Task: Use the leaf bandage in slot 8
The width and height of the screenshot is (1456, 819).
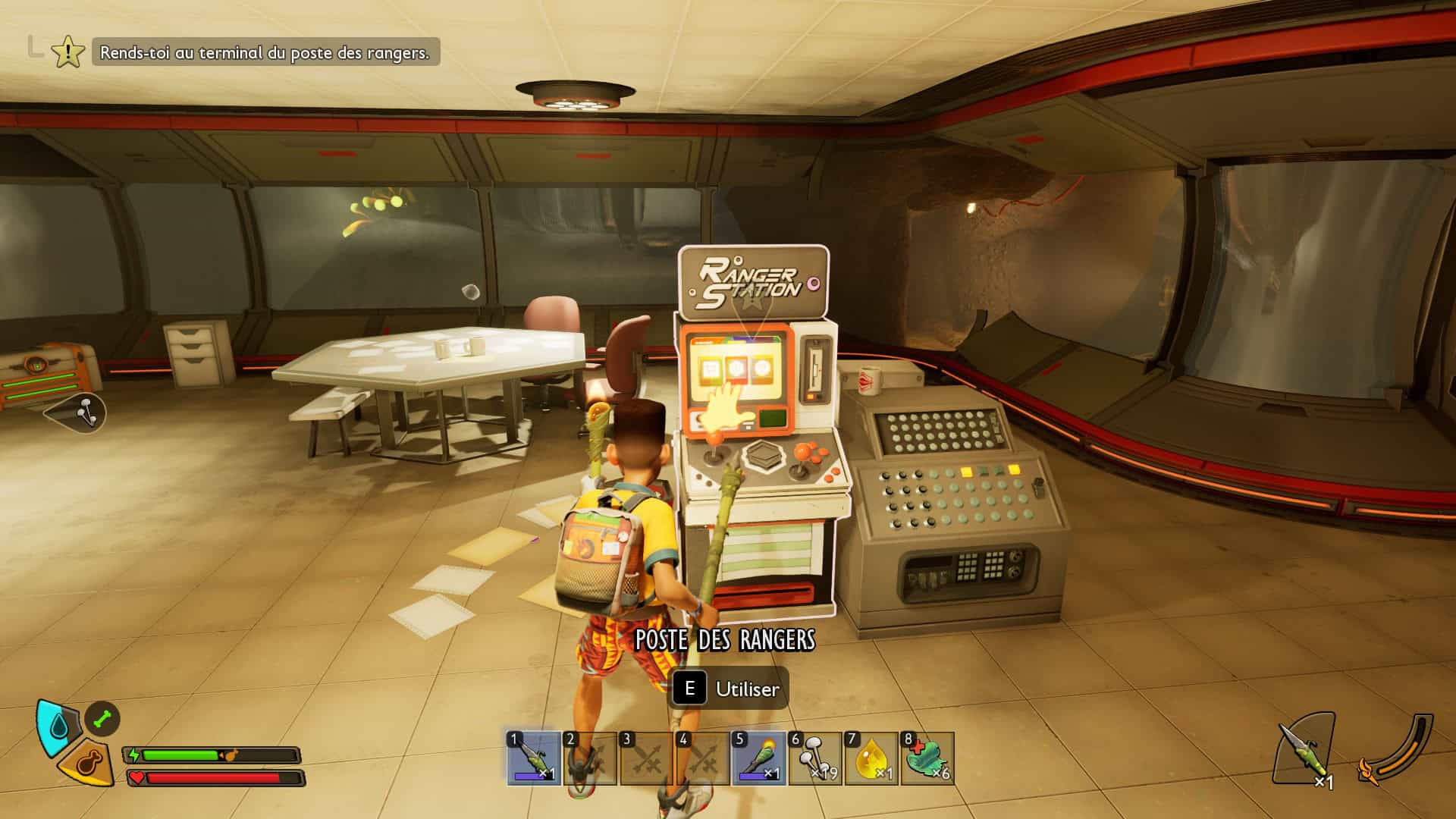Action: tap(927, 758)
